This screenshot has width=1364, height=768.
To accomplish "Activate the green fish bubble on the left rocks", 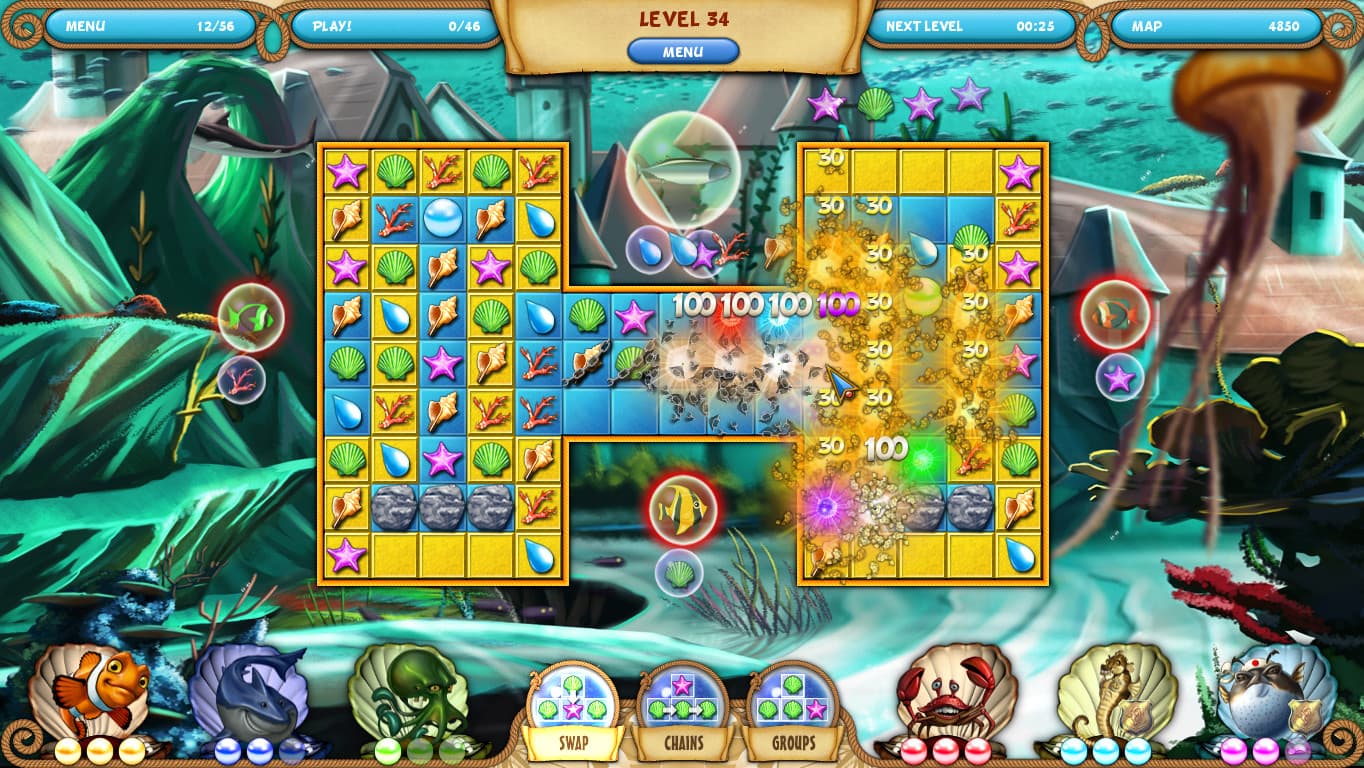I will [249, 317].
